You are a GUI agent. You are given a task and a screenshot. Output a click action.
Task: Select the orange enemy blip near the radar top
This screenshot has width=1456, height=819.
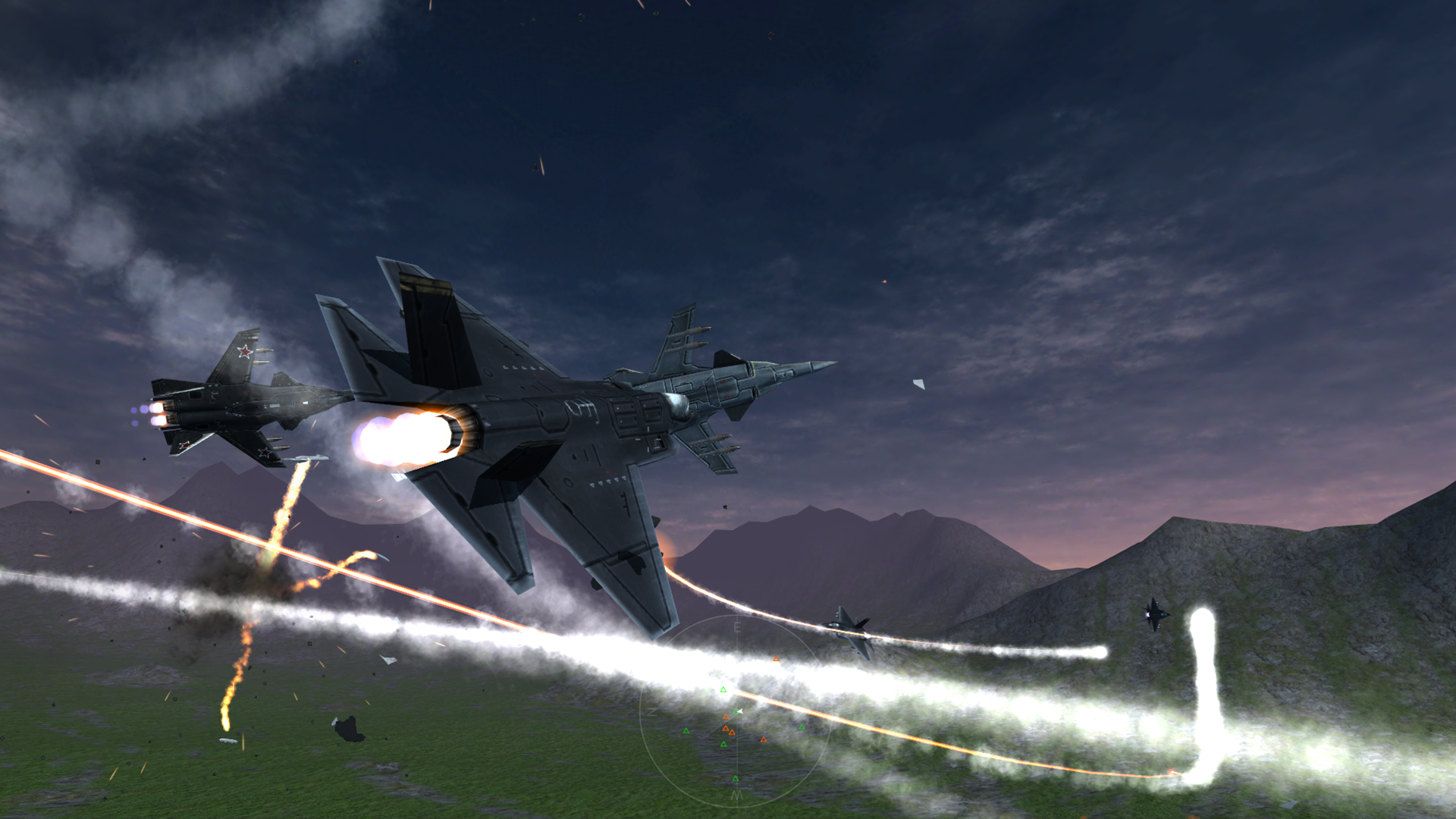pyautogui.click(x=777, y=658)
